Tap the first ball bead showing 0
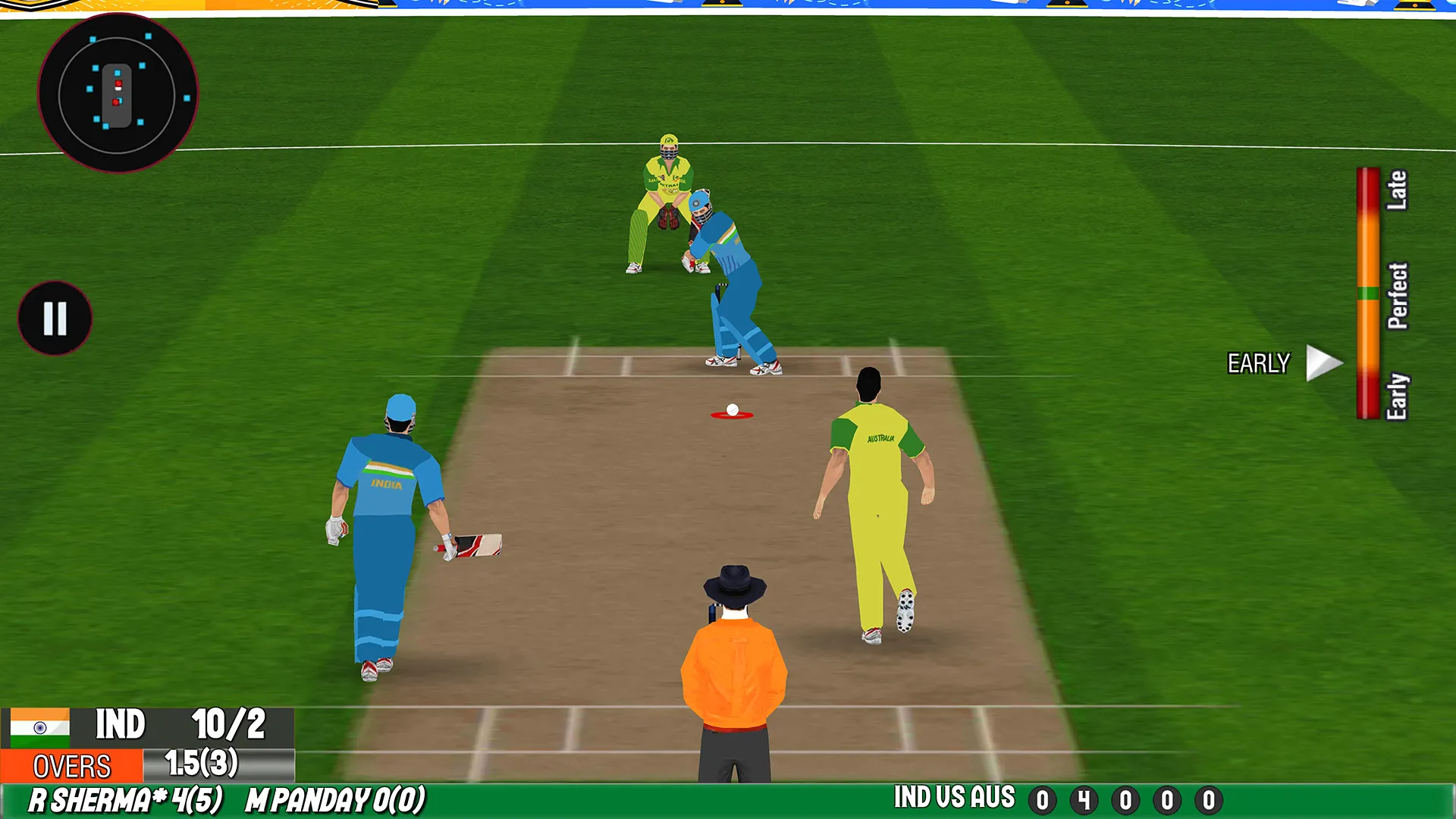 (x=1043, y=800)
